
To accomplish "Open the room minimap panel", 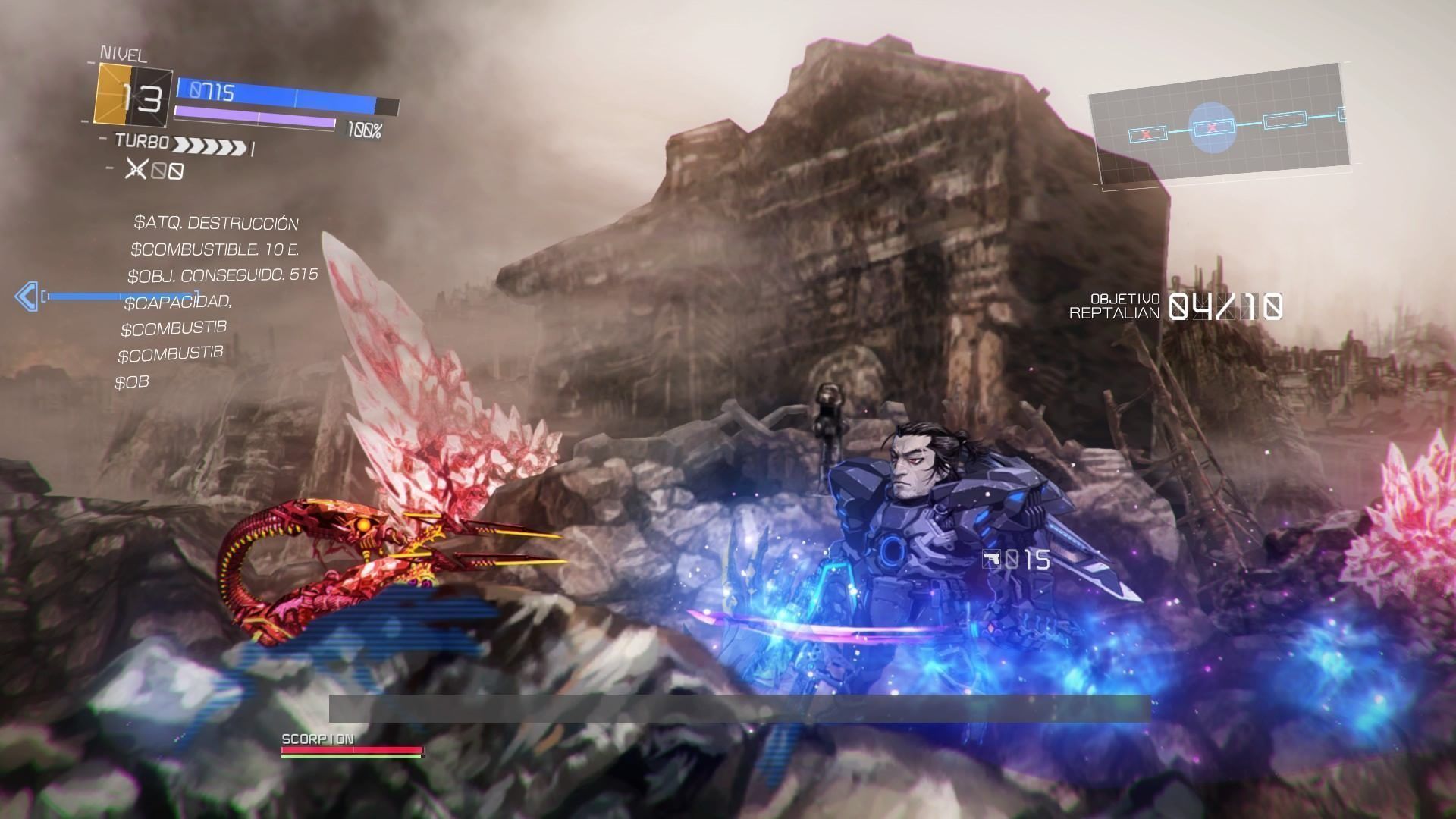I will [1218, 125].
